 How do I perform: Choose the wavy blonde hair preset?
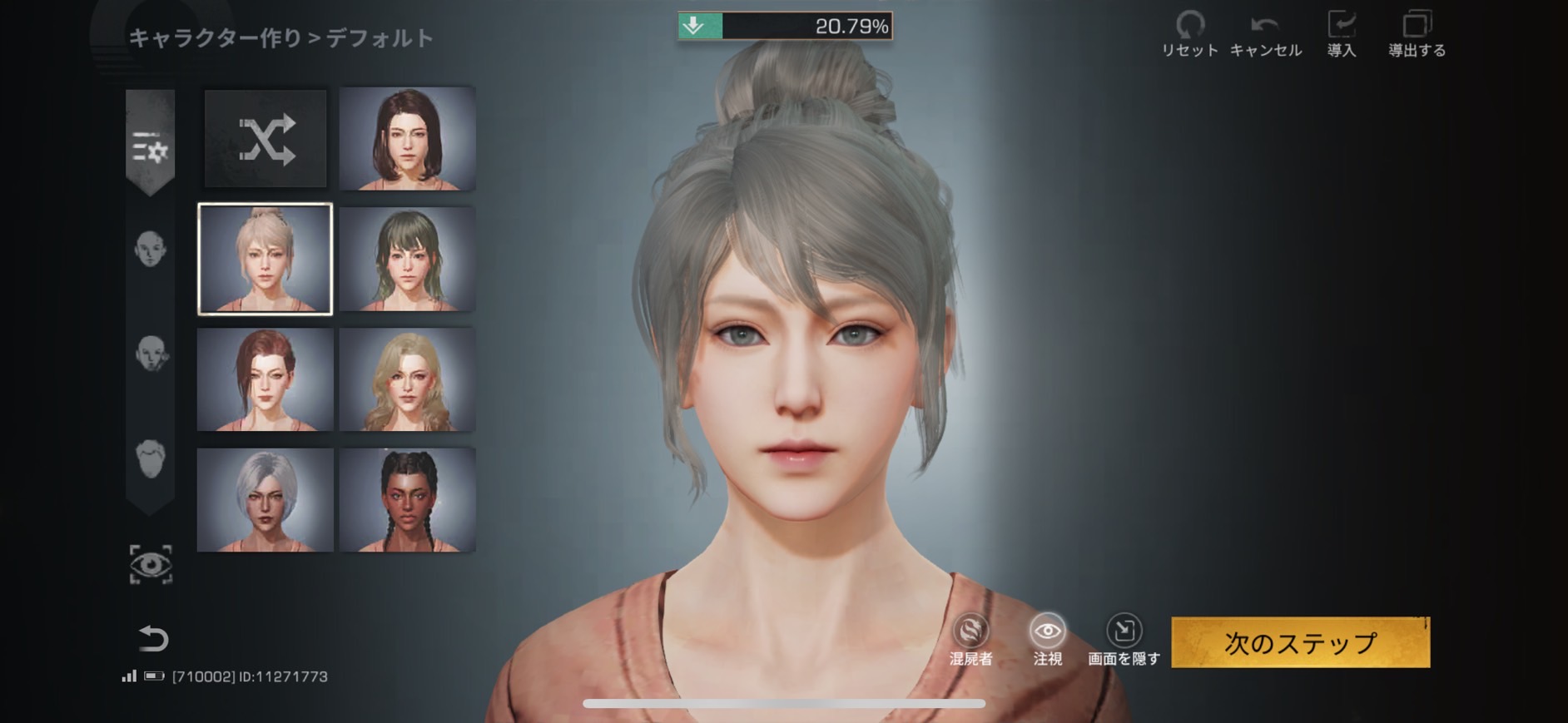(407, 379)
